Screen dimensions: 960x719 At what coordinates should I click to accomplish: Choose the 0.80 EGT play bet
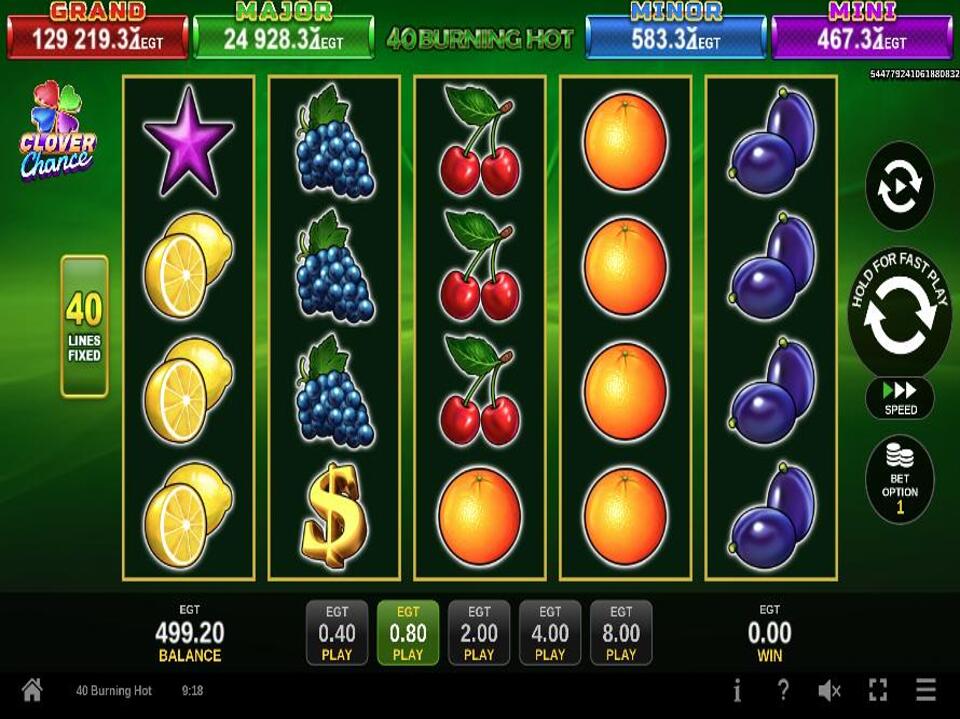tap(408, 633)
